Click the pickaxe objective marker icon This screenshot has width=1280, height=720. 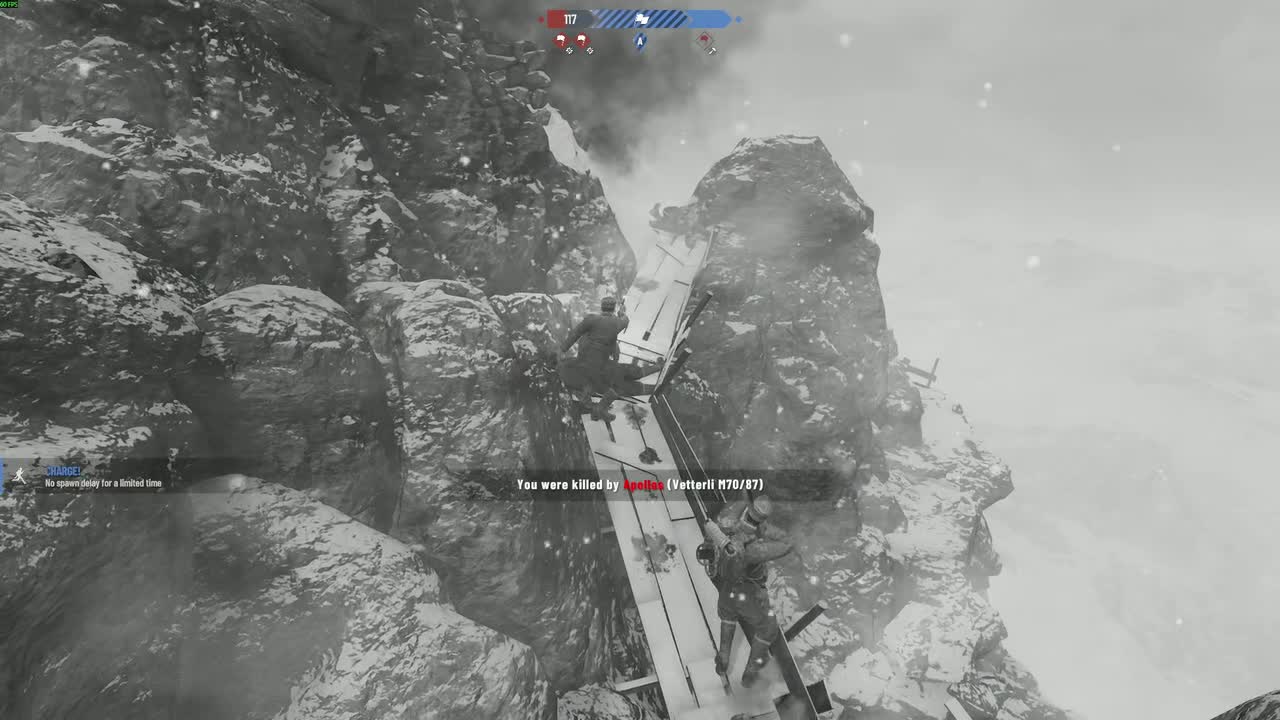(711, 50)
